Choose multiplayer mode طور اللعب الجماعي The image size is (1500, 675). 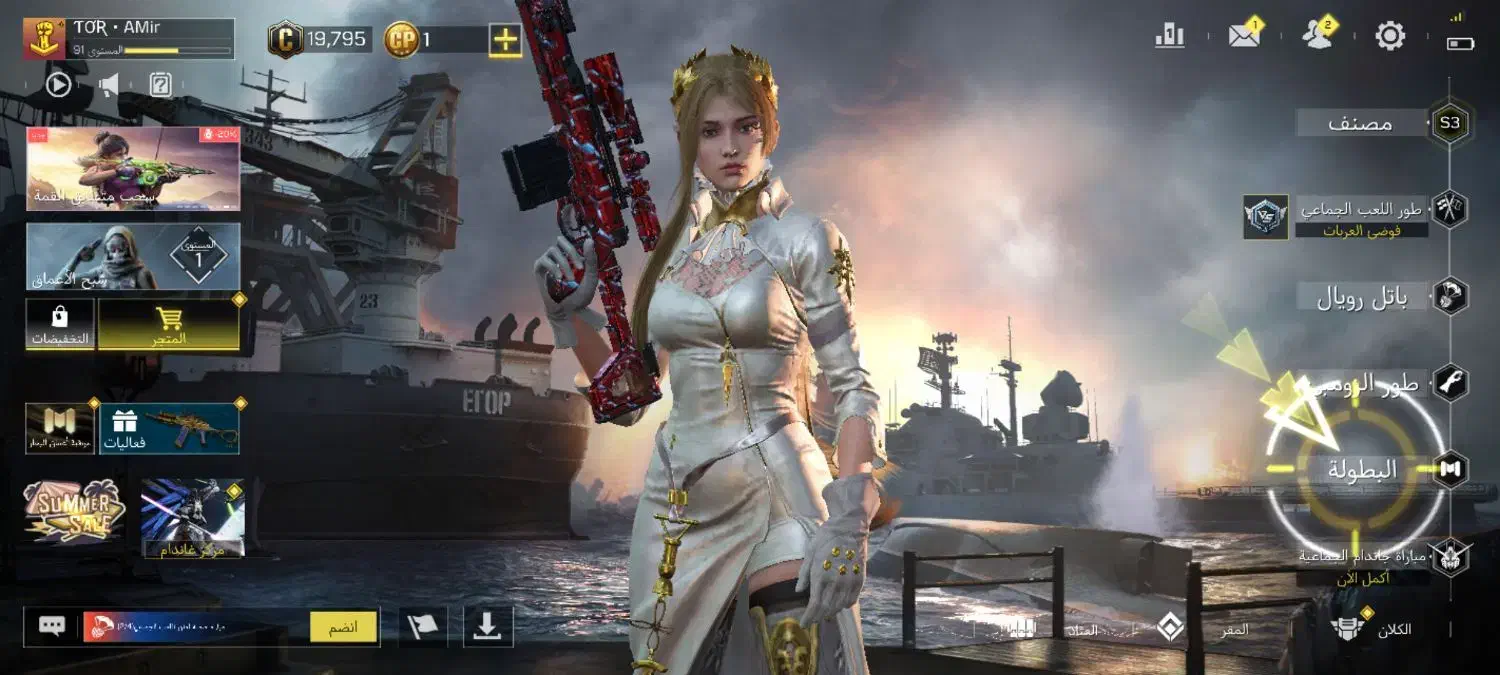coord(1362,210)
